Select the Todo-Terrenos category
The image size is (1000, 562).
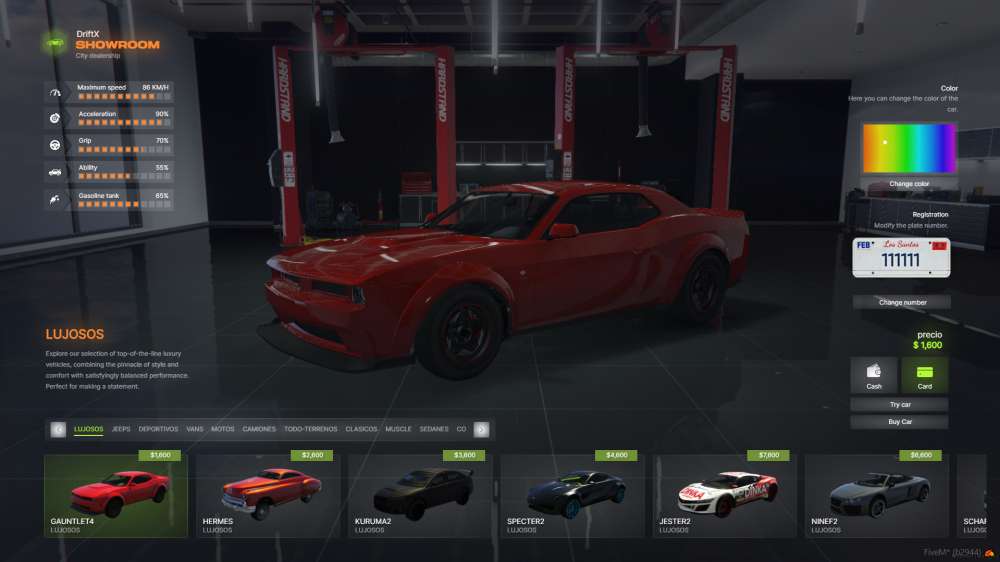[311, 429]
